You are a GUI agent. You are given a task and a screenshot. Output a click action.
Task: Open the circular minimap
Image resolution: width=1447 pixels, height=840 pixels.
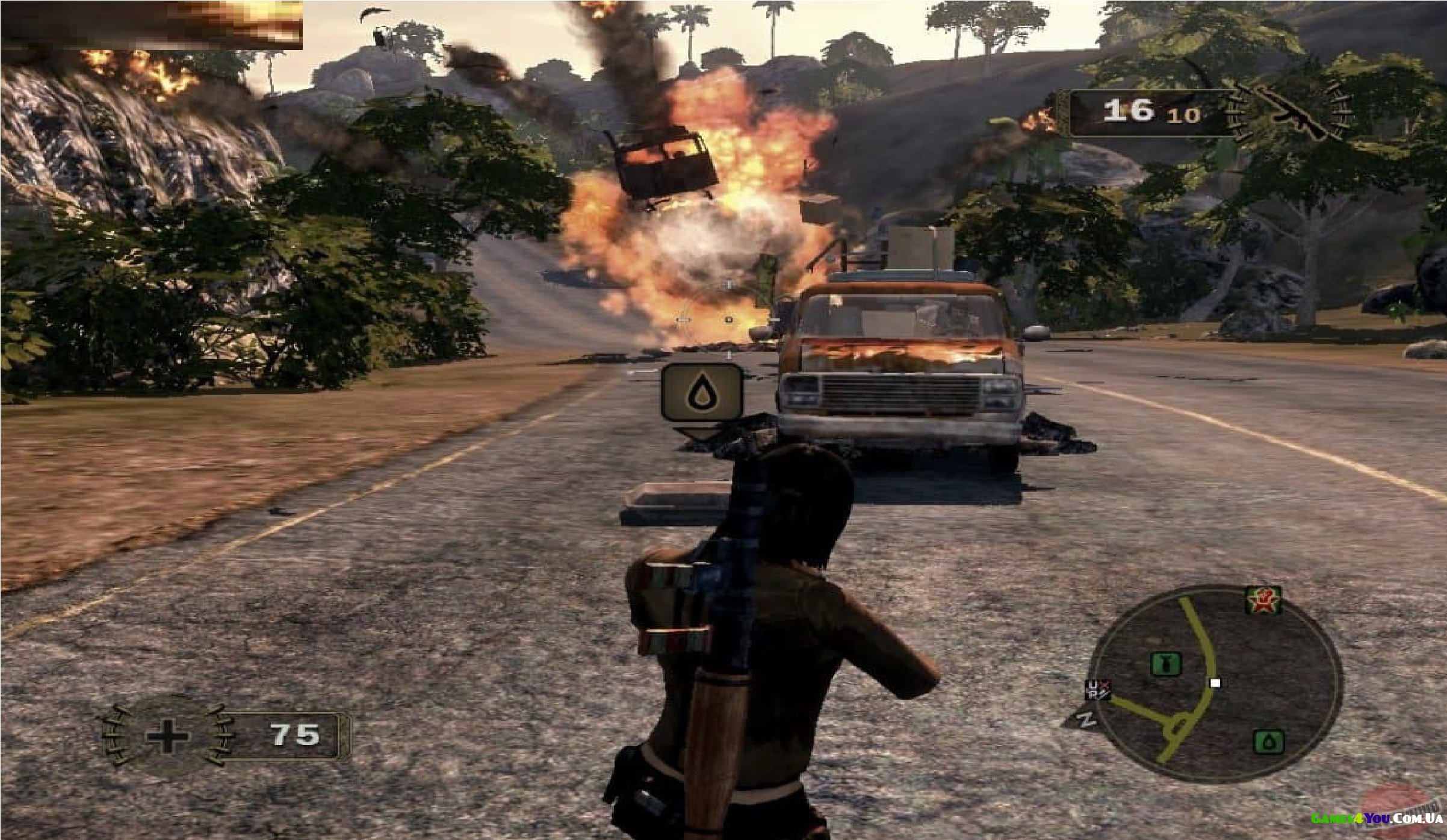pos(1216,685)
